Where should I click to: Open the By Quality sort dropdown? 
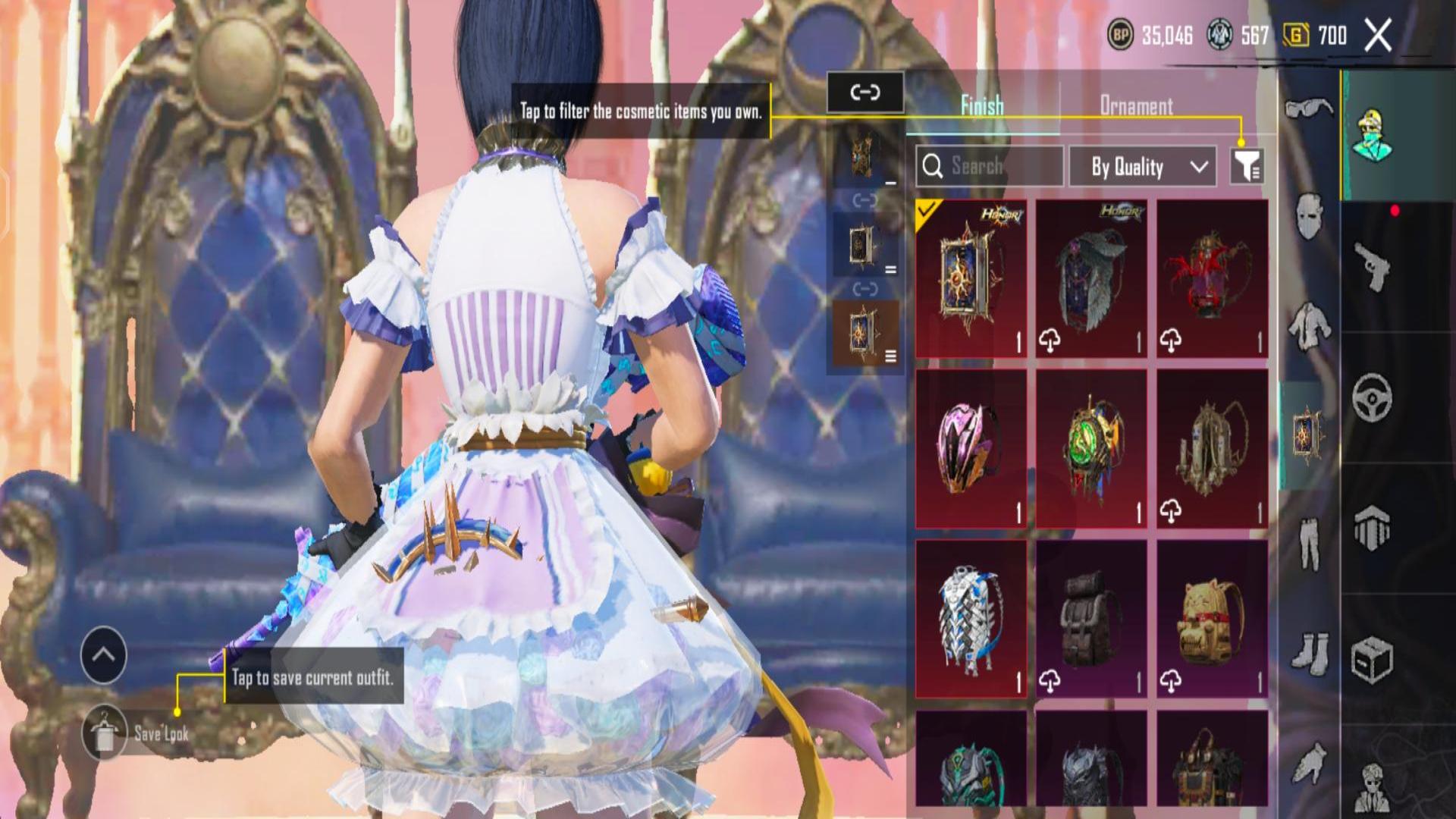tap(1143, 167)
